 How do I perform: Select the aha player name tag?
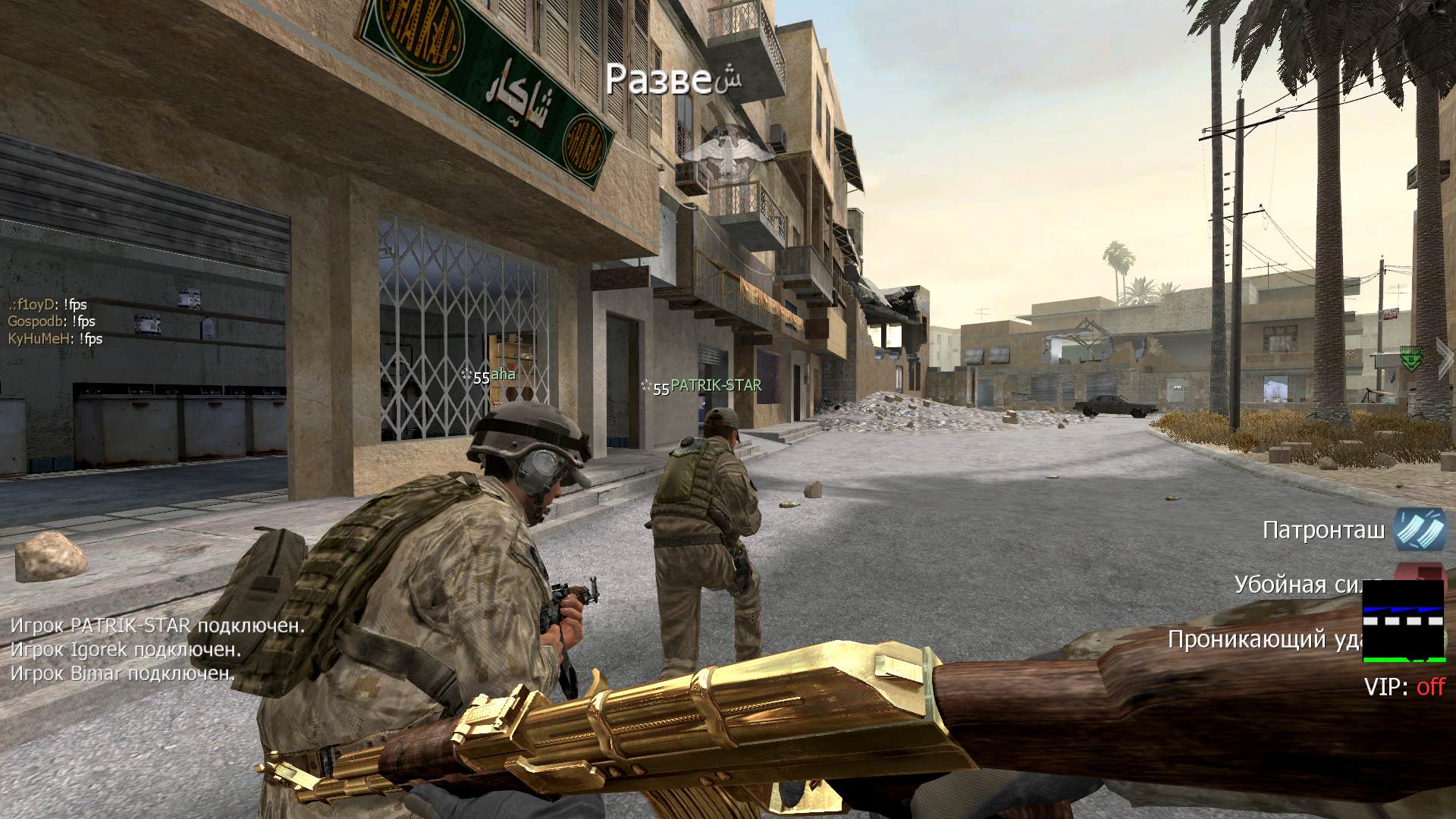503,374
